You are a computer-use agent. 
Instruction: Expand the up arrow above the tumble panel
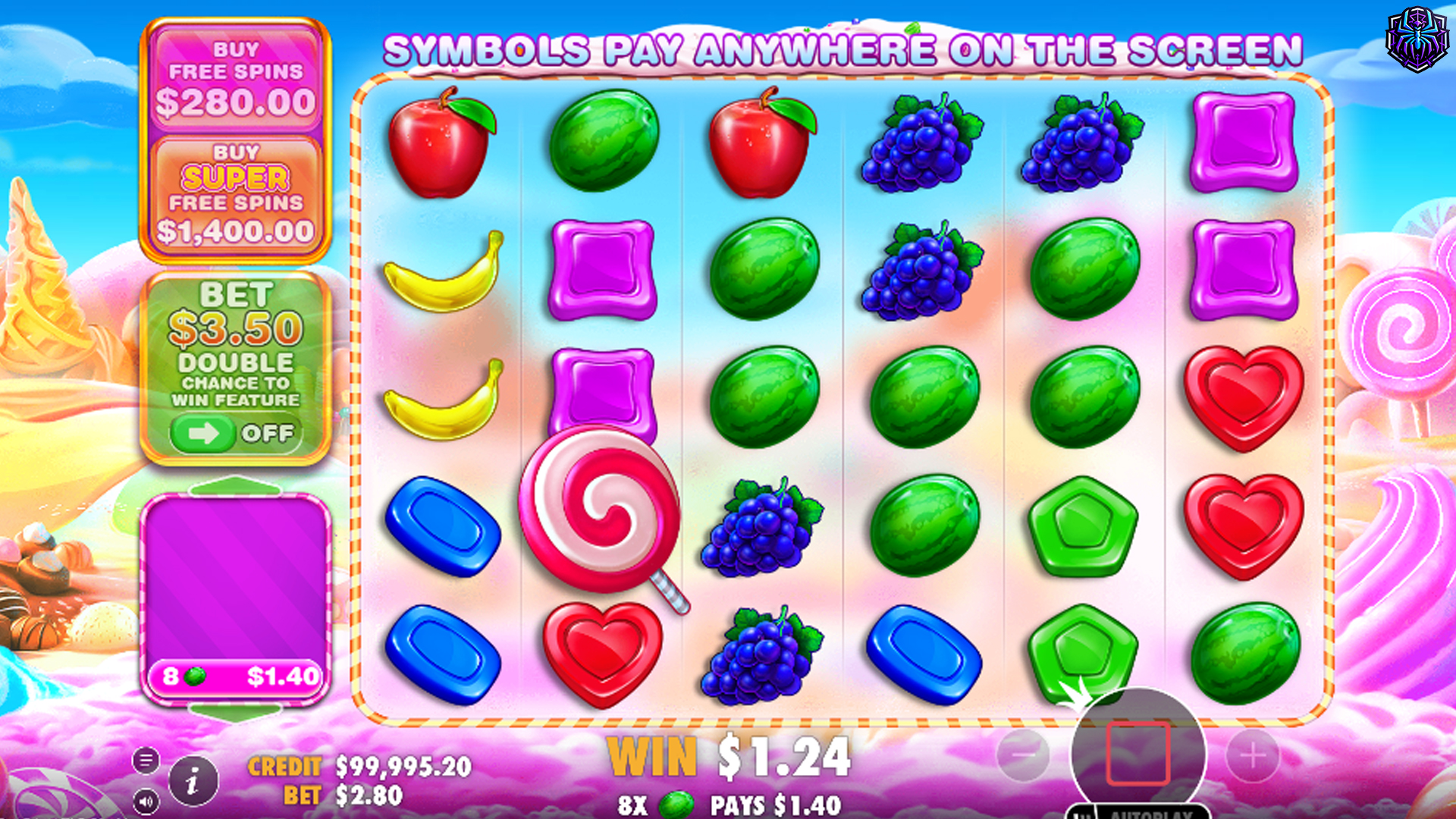pyautogui.click(x=235, y=484)
